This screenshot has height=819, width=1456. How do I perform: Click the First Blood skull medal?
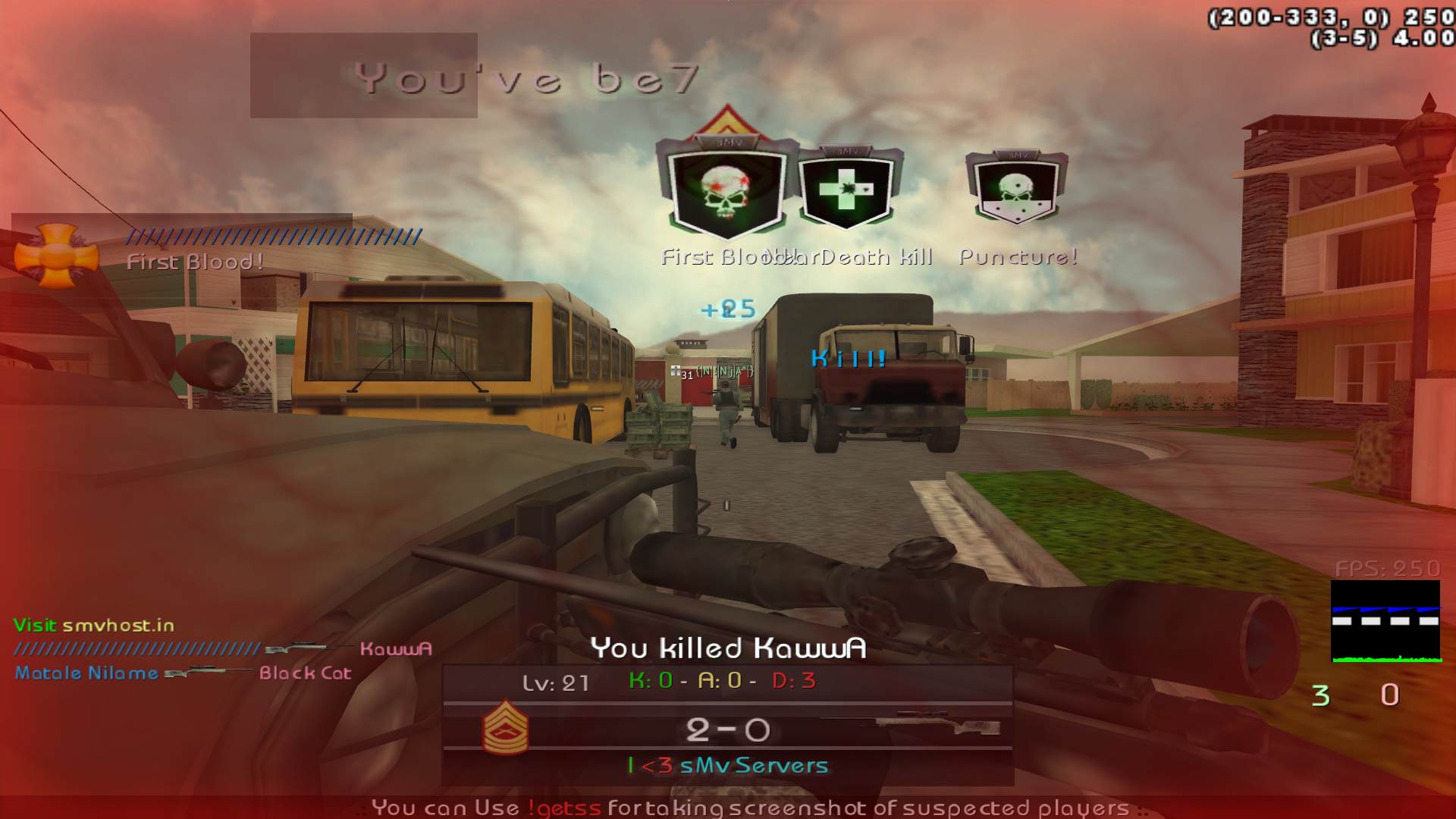726,187
